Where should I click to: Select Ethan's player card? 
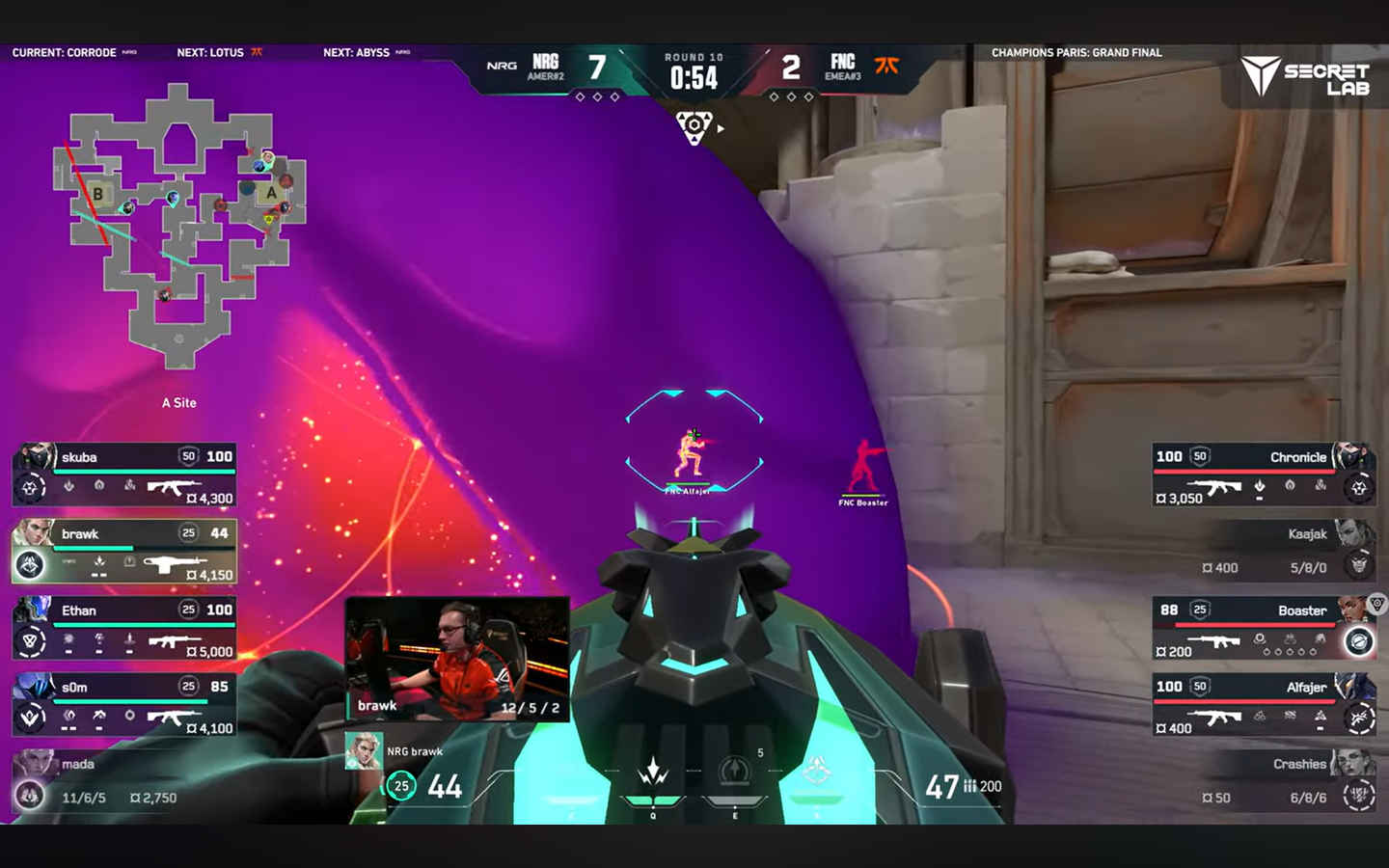(124, 629)
